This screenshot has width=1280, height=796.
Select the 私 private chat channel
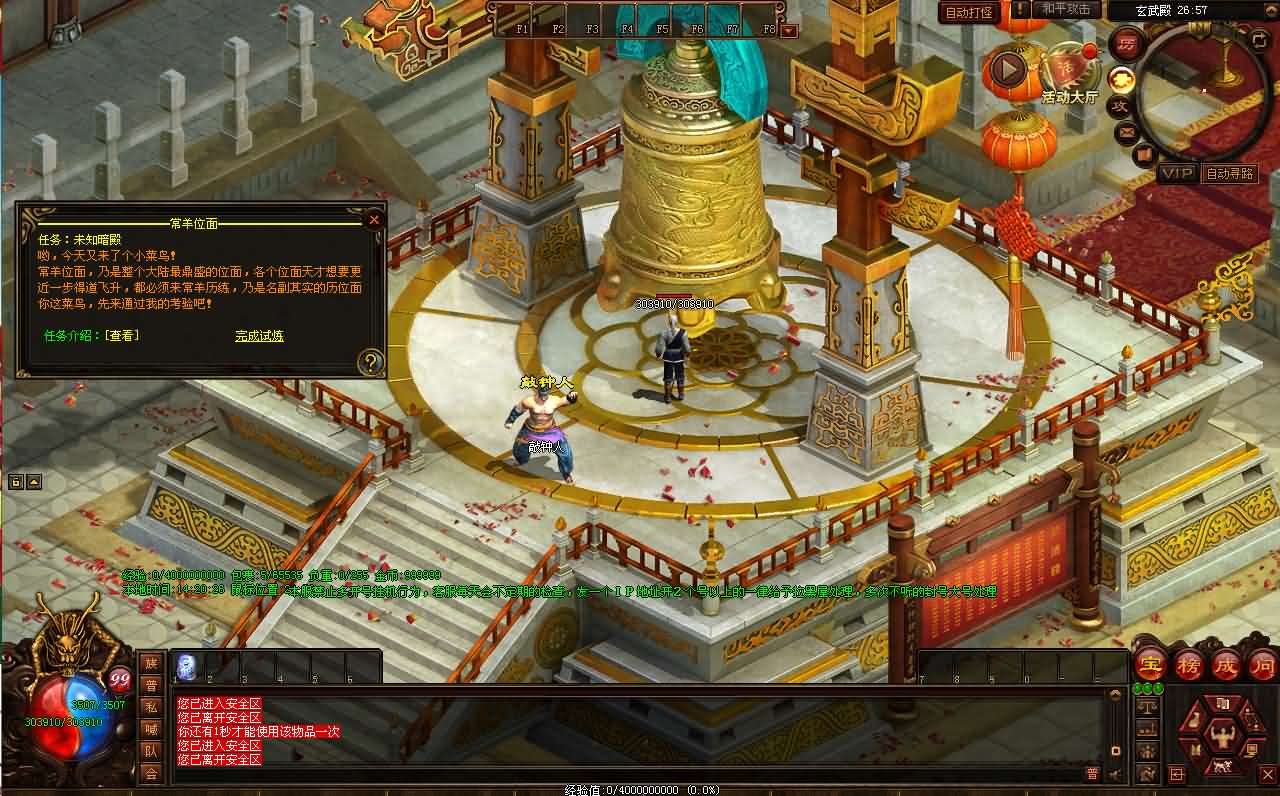point(151,706)
